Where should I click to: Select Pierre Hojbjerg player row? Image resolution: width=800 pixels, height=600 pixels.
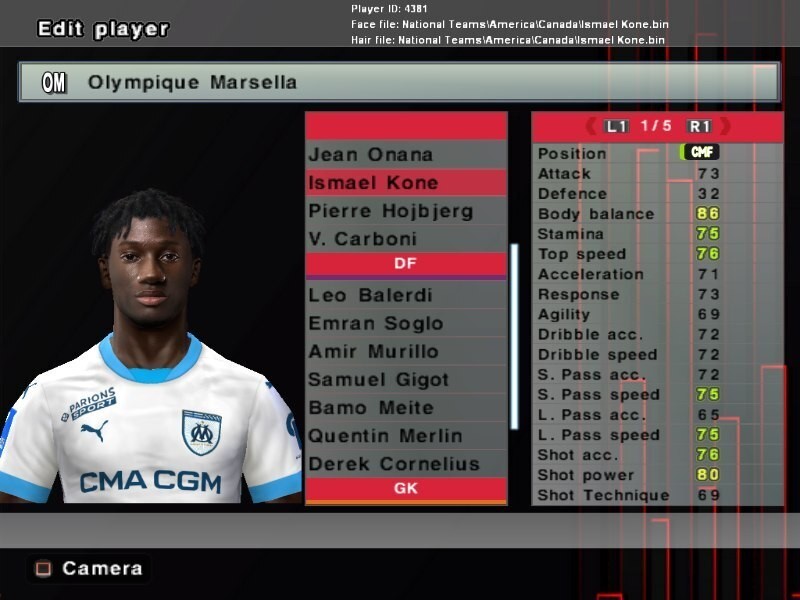(405, 211)
